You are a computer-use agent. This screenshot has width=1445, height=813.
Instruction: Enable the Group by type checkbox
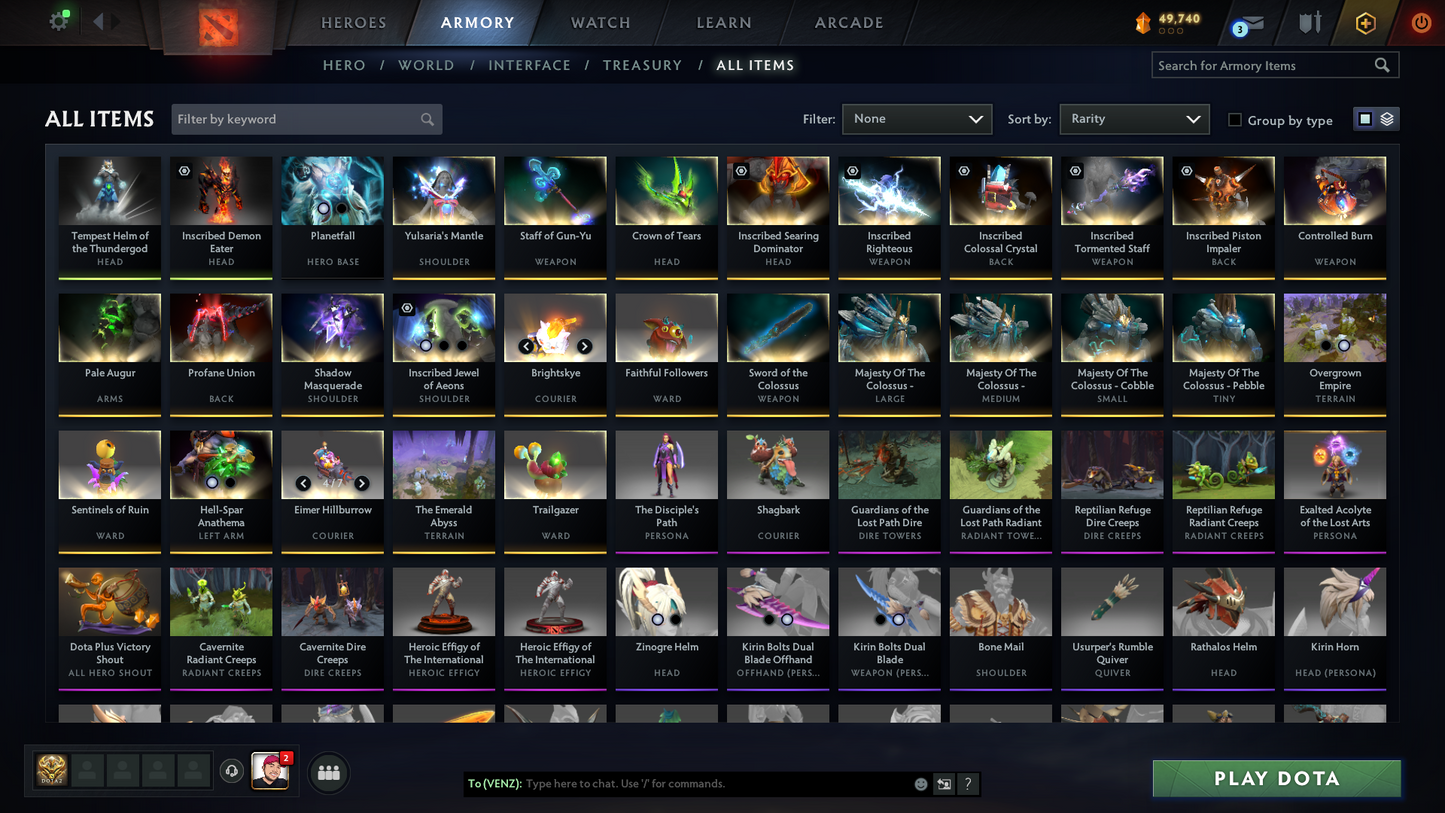point(1235,120)
